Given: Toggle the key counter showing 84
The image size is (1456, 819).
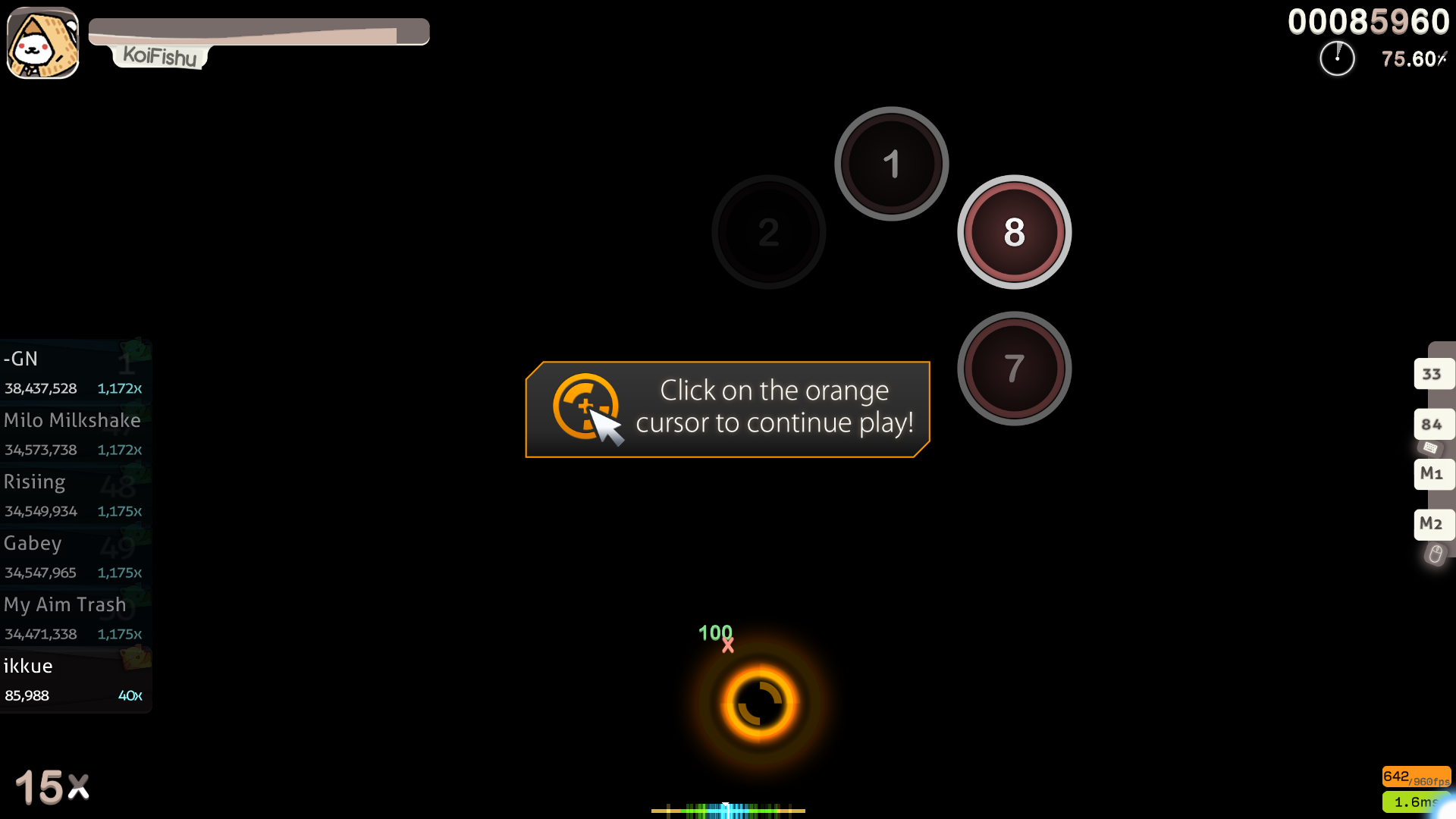Looking at the screenshot, I should point(1432,424).
